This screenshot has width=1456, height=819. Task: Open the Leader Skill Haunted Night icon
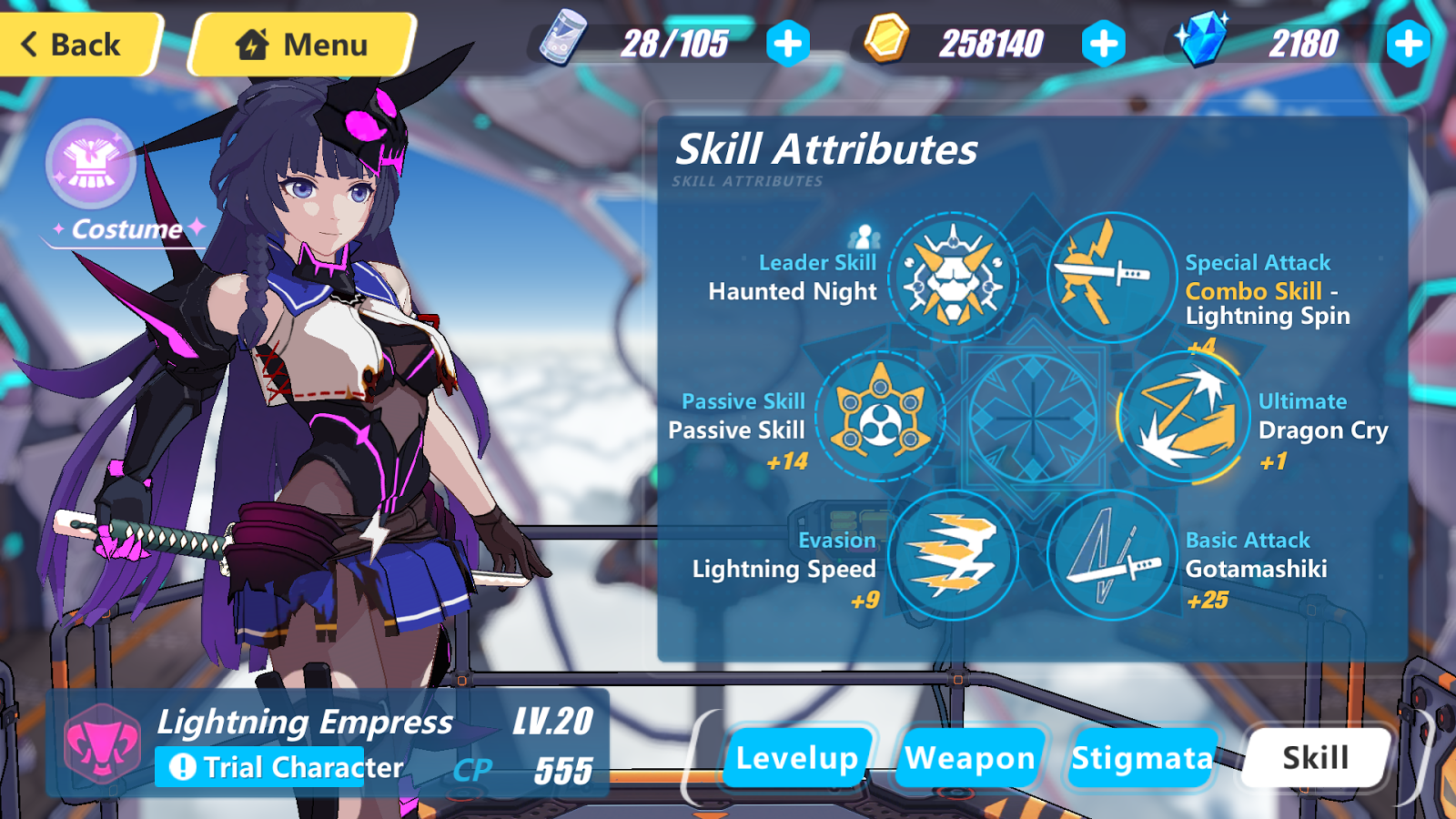tap(953, 278)
